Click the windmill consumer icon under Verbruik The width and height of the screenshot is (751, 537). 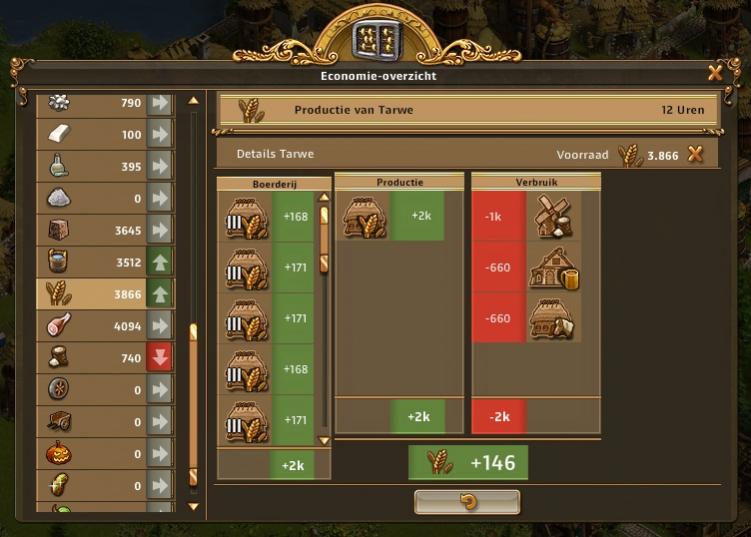point(552,216)
